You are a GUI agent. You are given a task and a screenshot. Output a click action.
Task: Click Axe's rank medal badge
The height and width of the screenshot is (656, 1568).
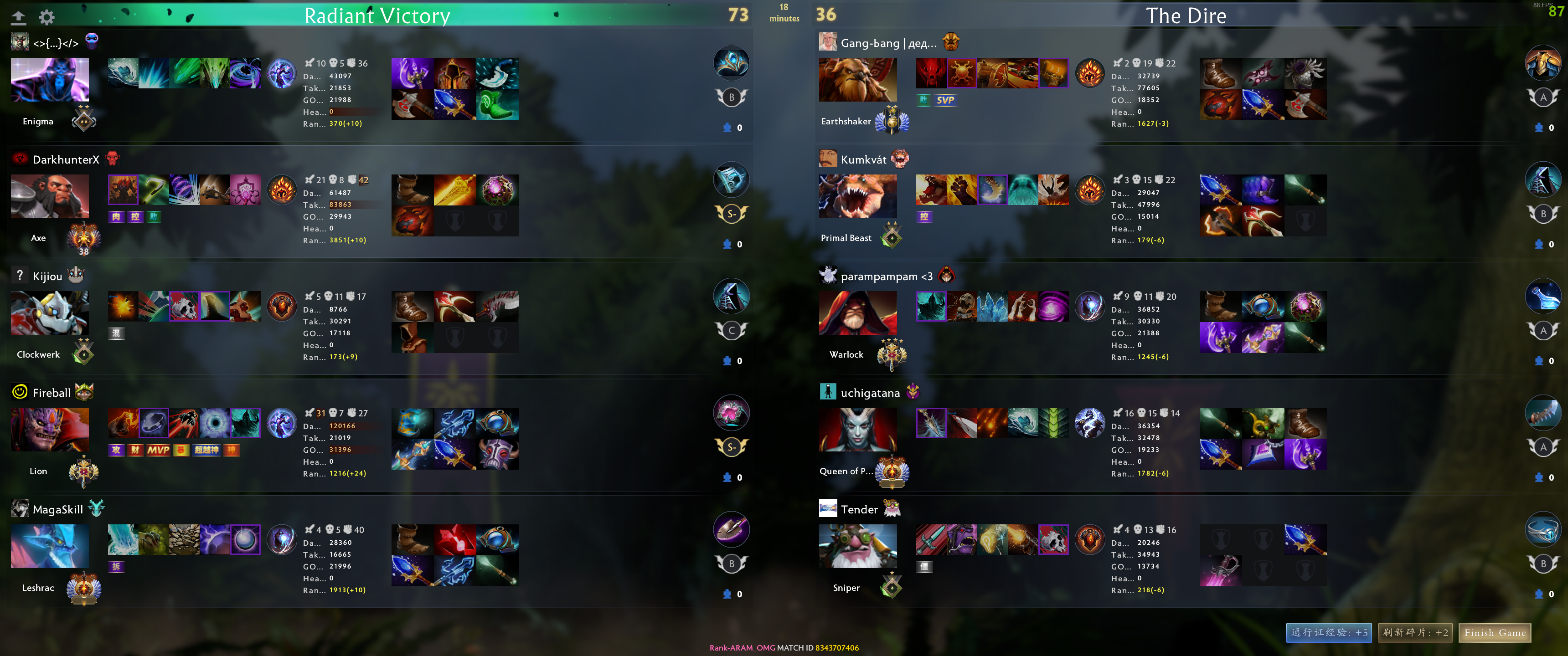[84, 238]
